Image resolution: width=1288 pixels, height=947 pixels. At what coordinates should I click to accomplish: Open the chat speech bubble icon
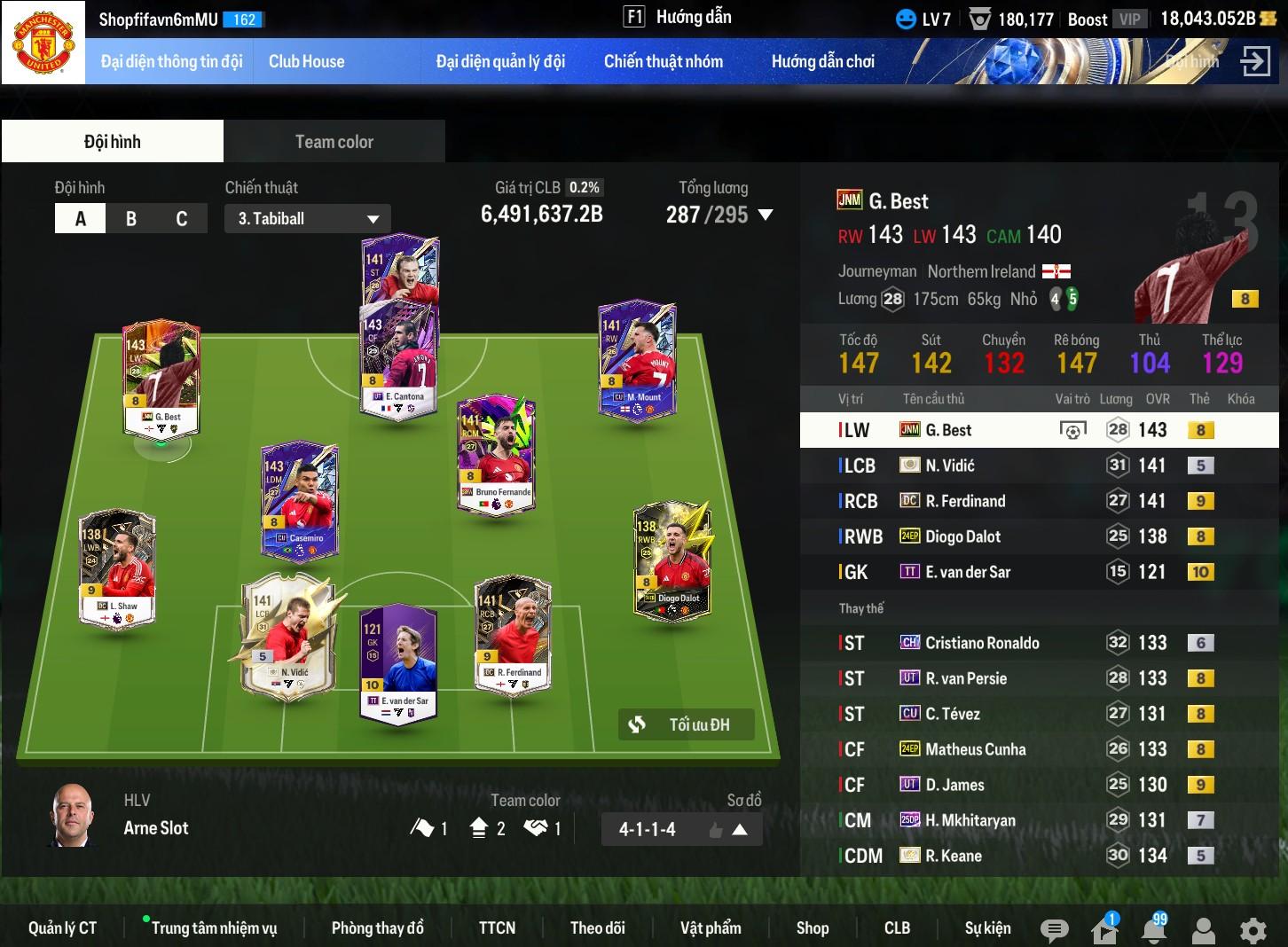1054,930
